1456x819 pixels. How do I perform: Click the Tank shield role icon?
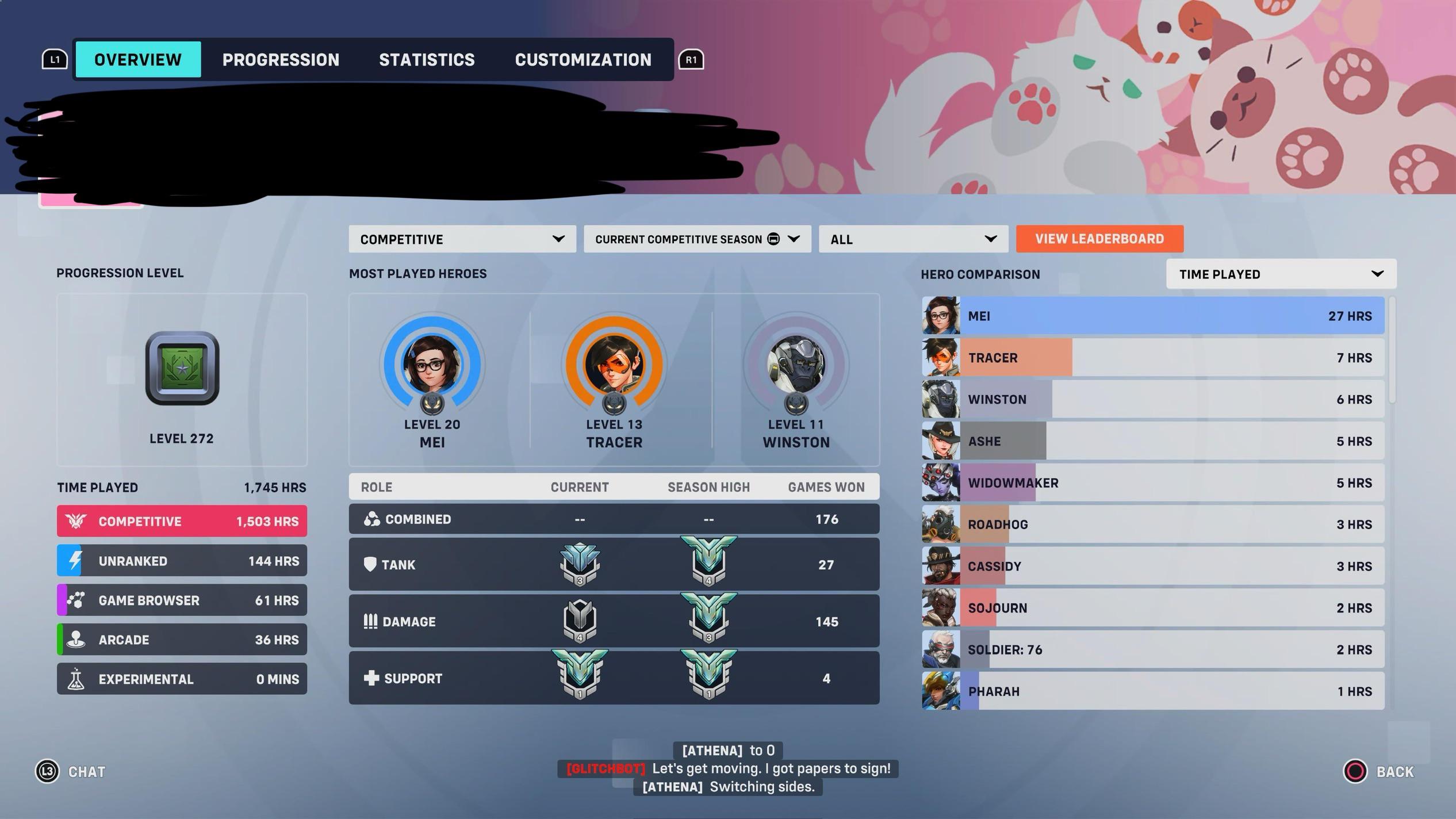(x=370, y=564)
